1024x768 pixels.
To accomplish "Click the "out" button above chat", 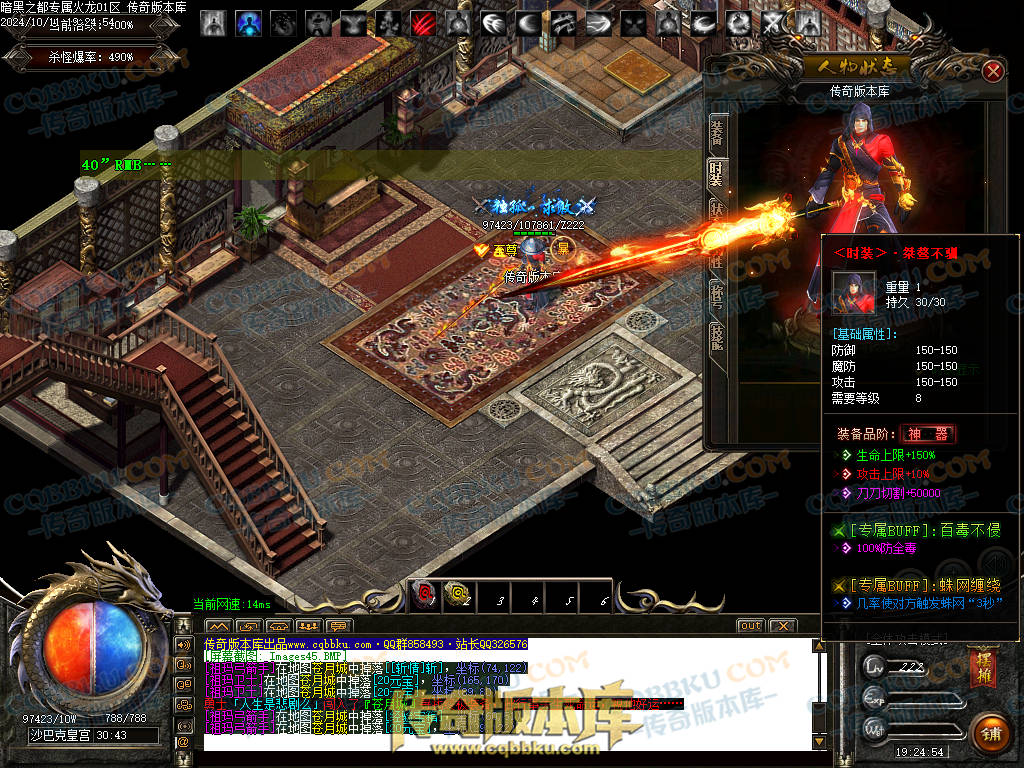I will [750, 626].
